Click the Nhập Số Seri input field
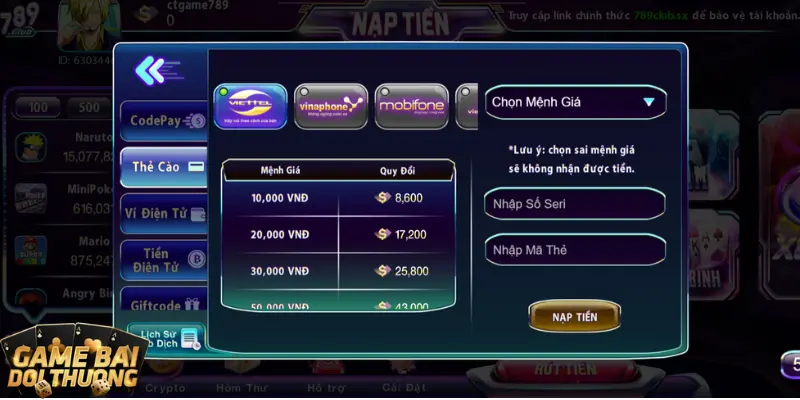800x400 pixels. click(x=575, y=204)
